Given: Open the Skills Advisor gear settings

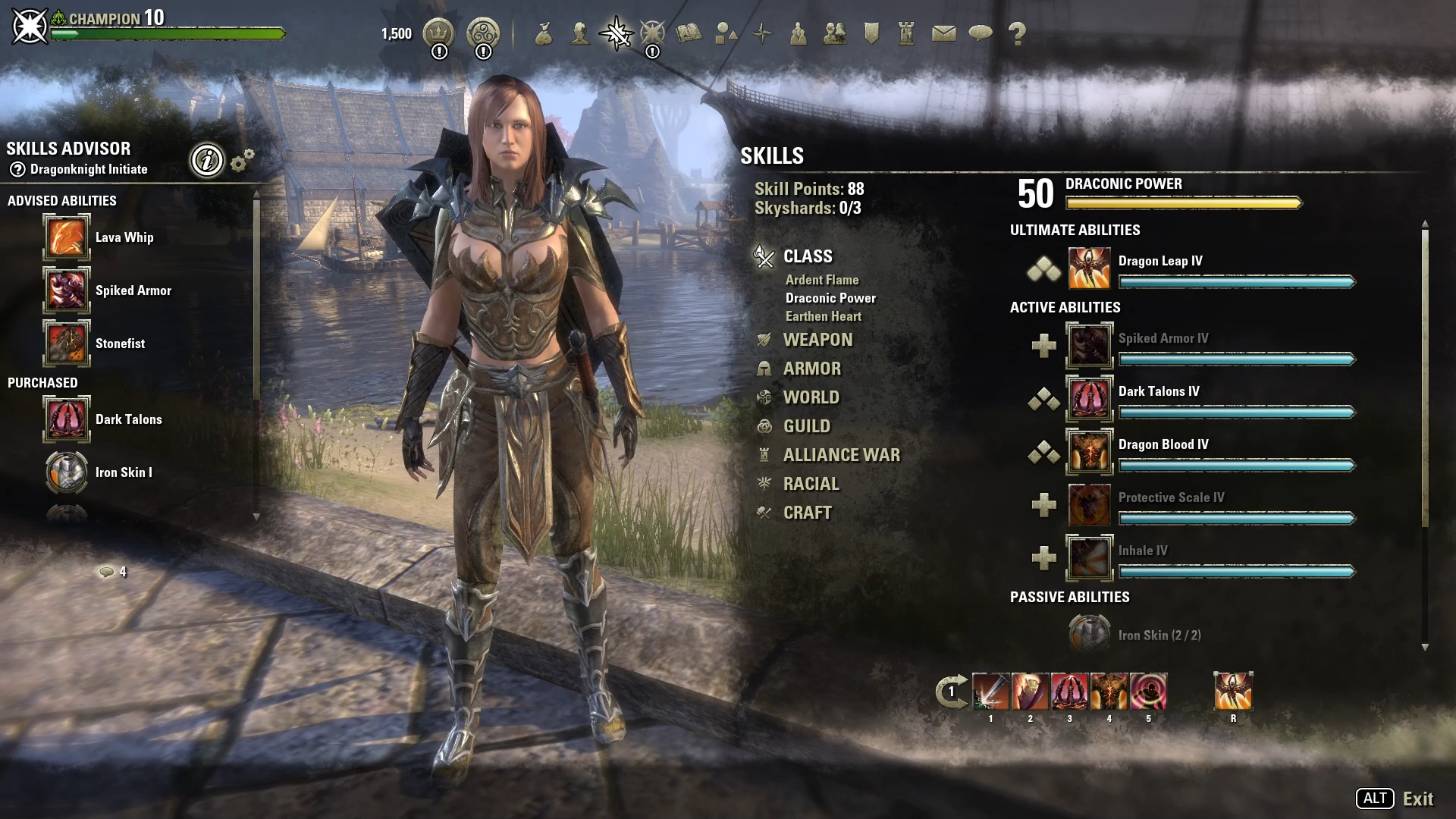Looking at the screenshot, I should [242, 160].
